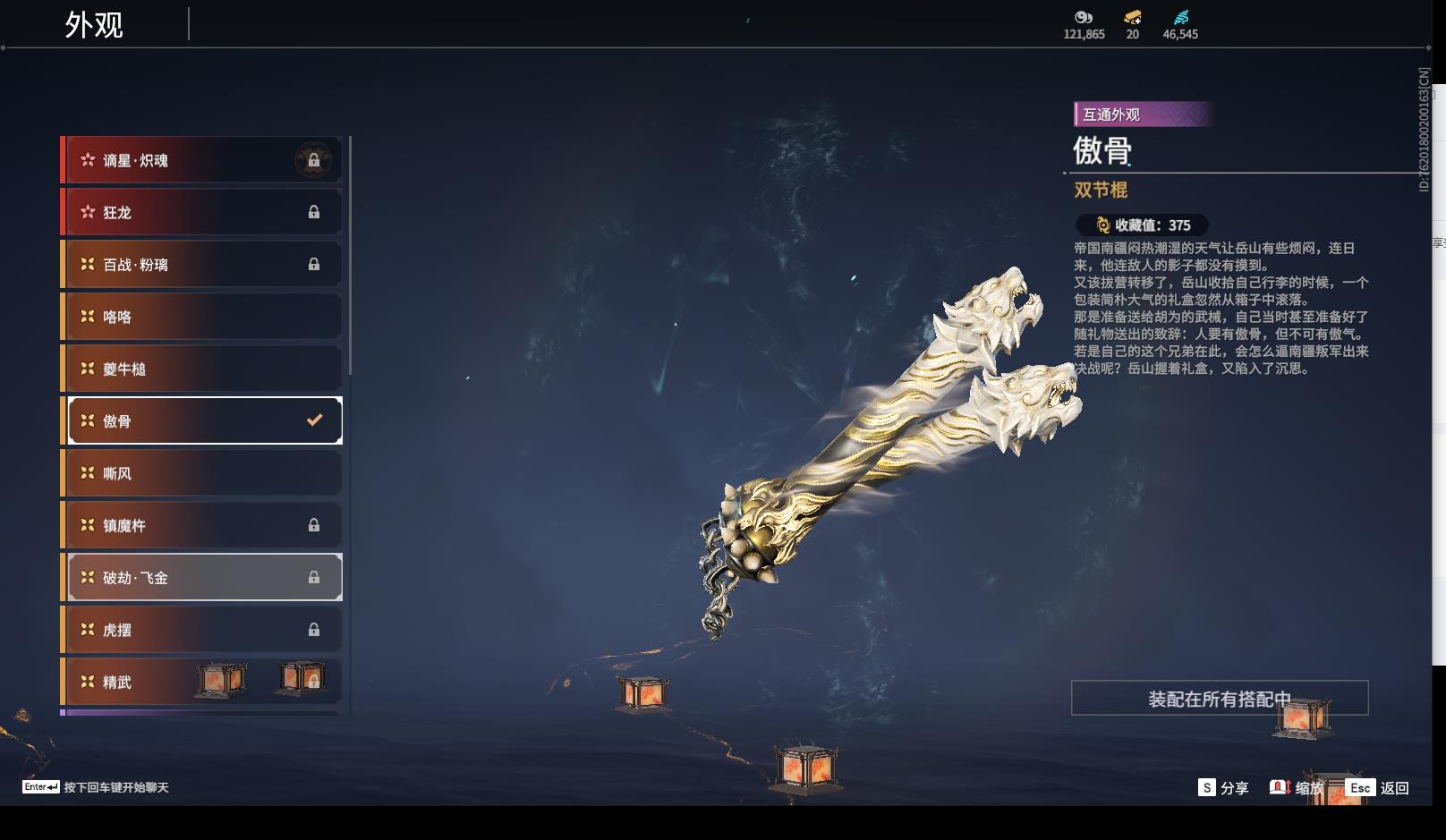Choose the 精武 skin in the list
The height and width of the screenshot is (840, 1446).
[x=143, y=682]
